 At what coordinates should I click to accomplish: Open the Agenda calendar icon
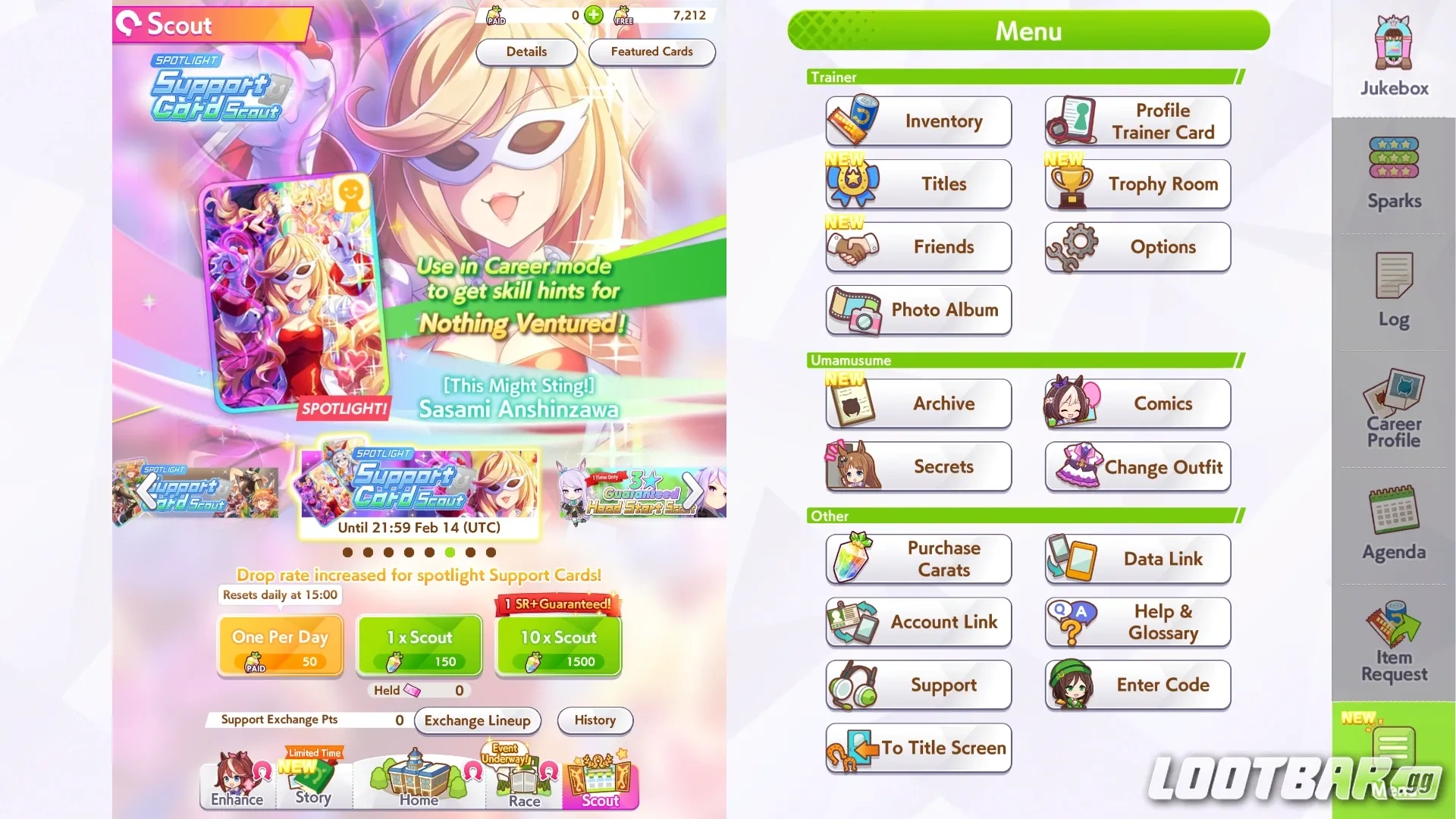coord(1392,523)
